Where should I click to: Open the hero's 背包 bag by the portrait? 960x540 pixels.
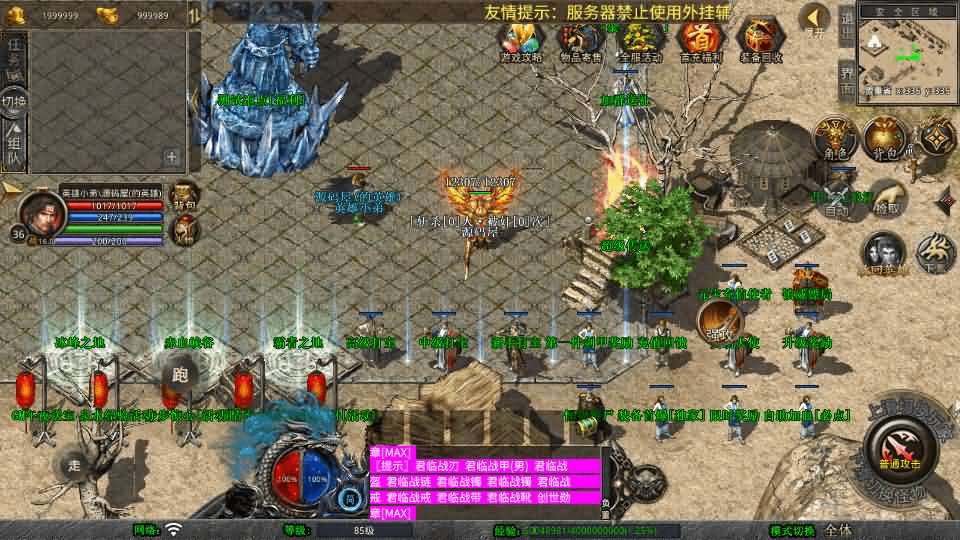coord(184,194)
